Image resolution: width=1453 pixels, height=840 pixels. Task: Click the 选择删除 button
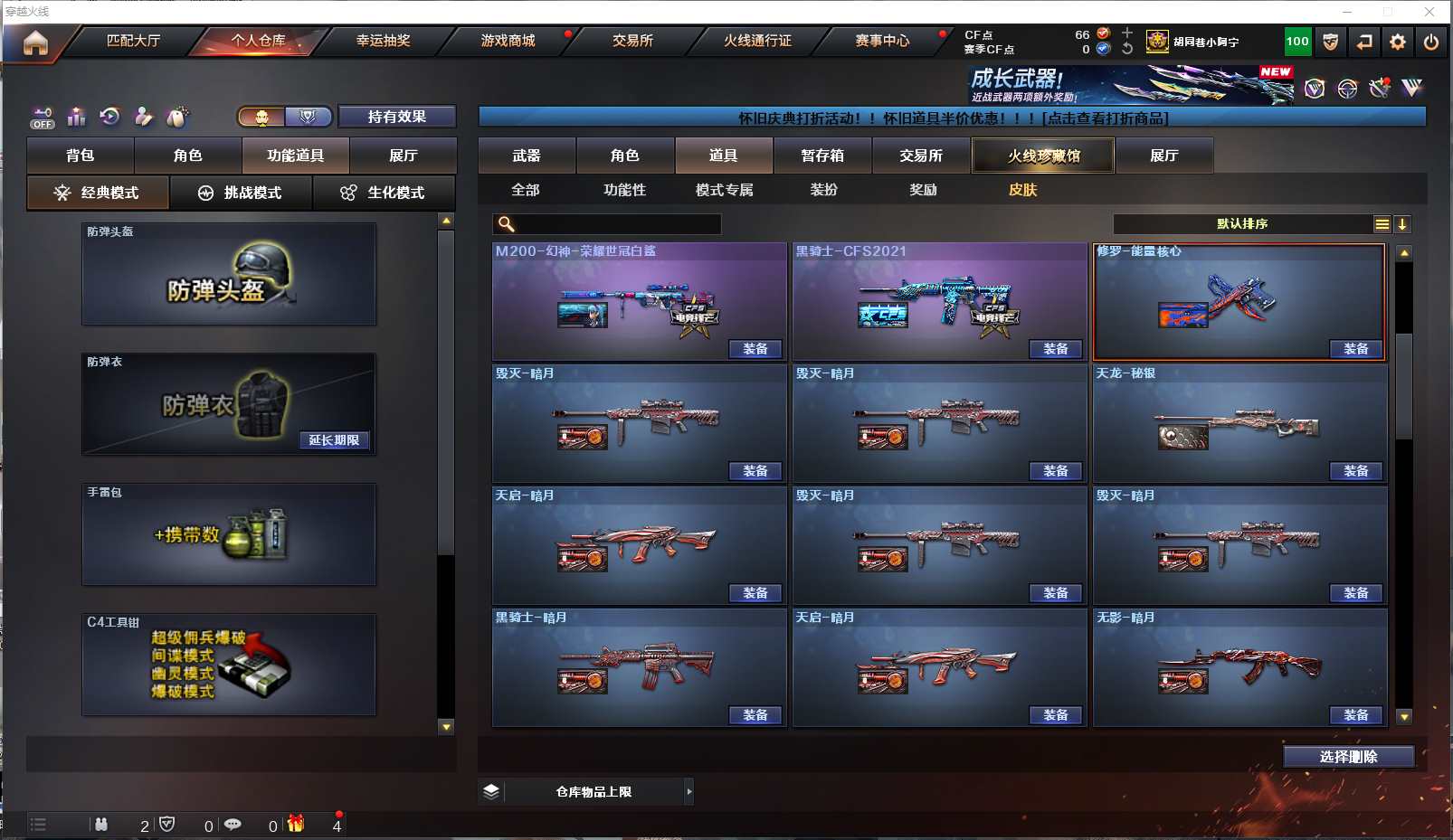click(x=1348, y=757)
